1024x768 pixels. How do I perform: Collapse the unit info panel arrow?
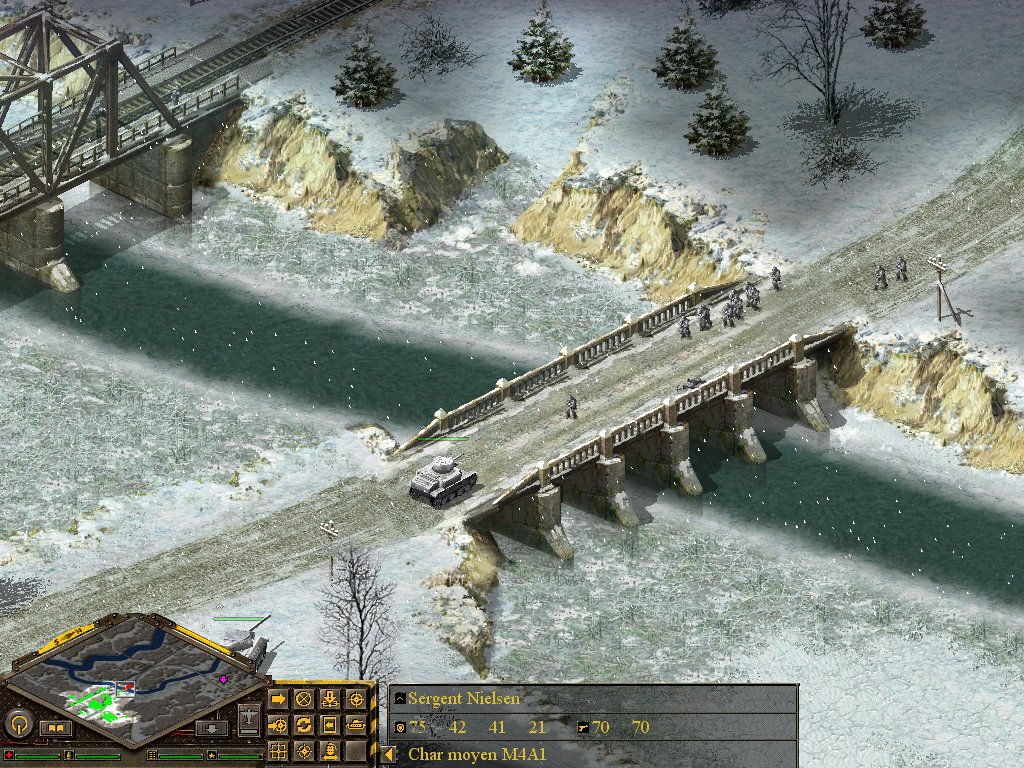pos(389,754)
